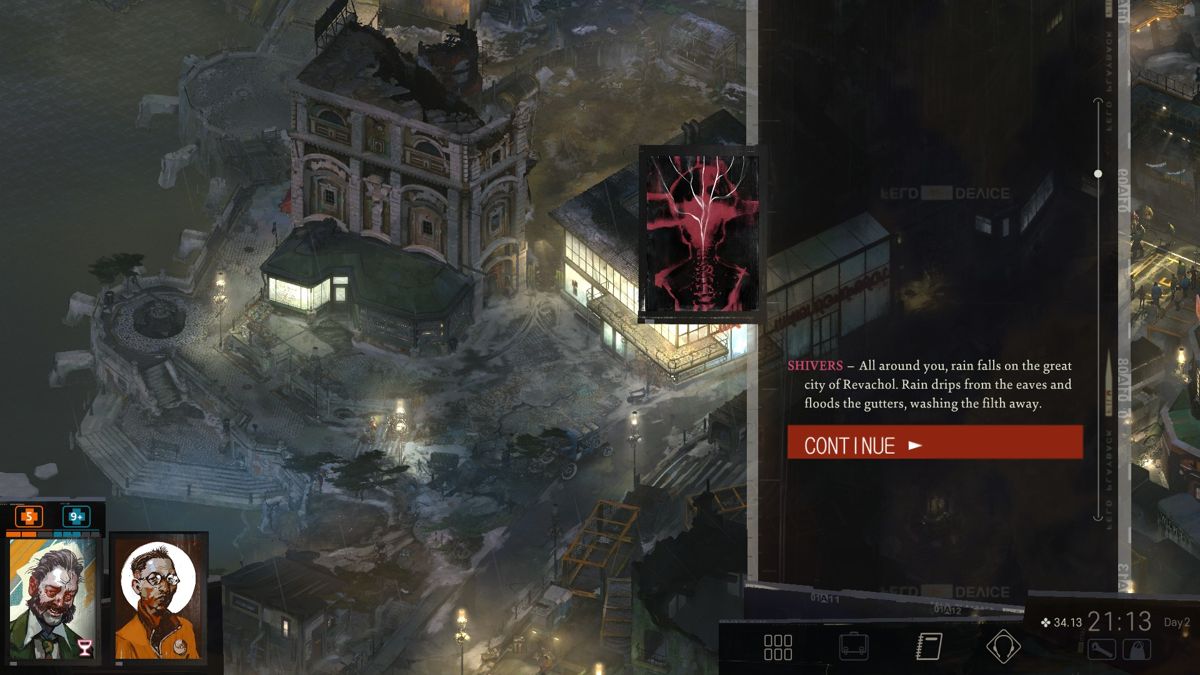Click the dialogue scrollbar handle
The height and width of the screenshot is (675, 1200).
(x=1098, y=174)
